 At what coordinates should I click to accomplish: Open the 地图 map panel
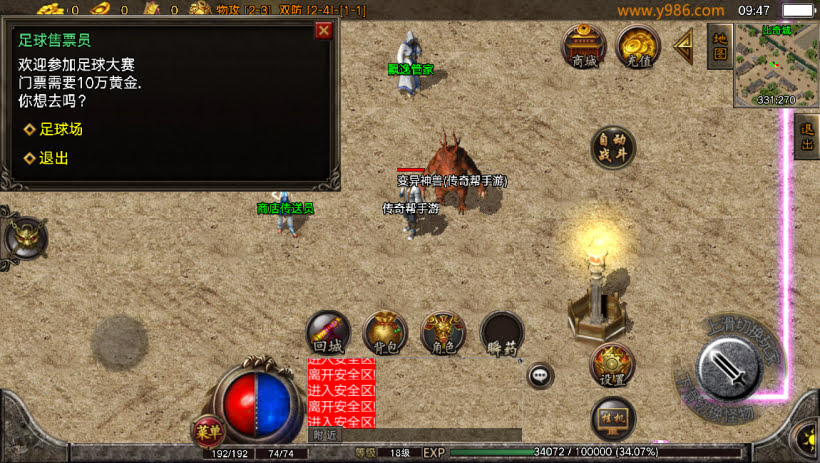pyautogui.click(x=719, y=45)
